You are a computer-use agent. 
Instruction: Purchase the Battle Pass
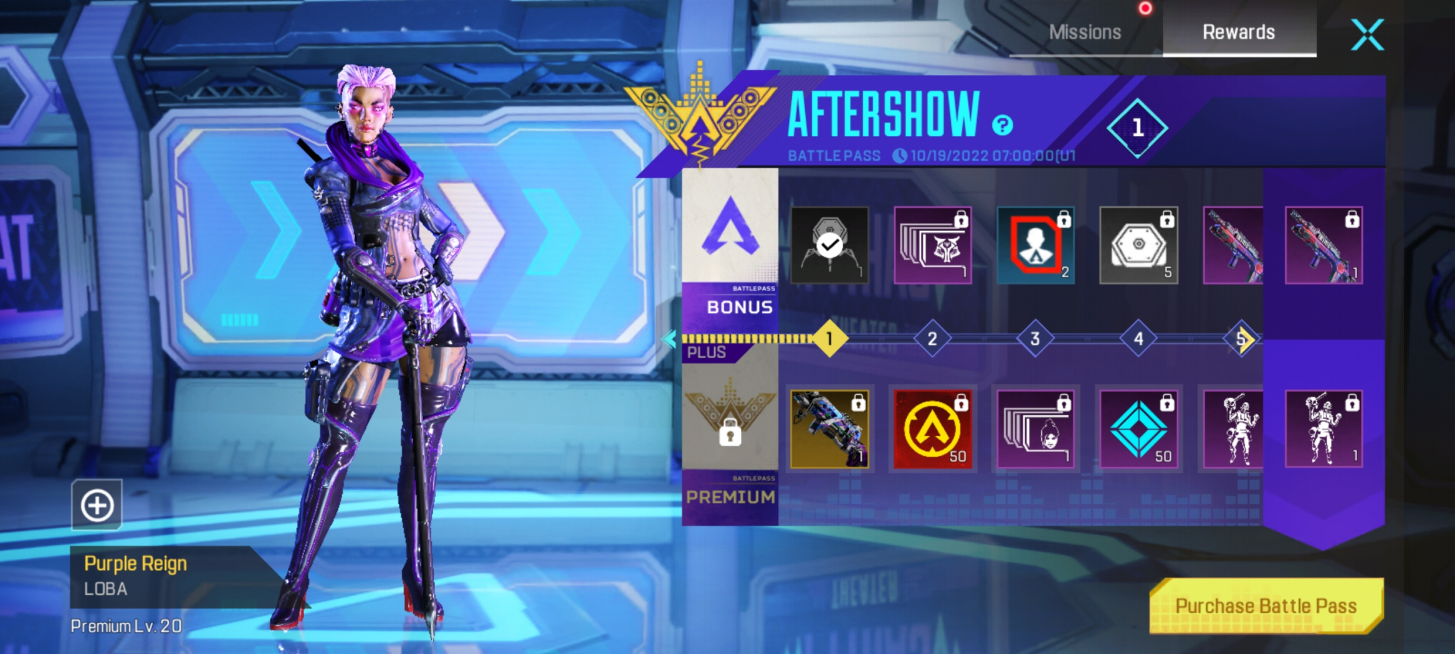(x=1266, y=605)
